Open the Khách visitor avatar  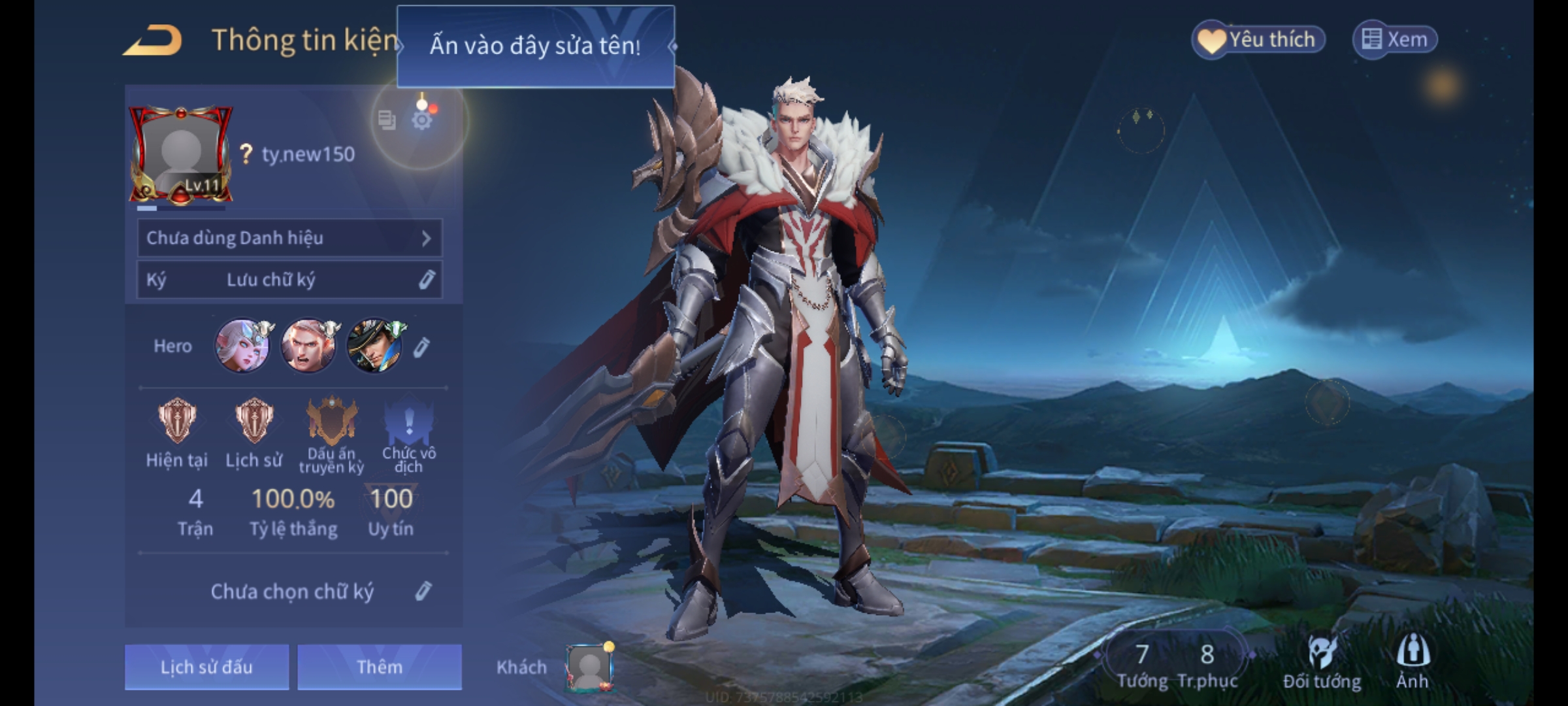589,667
